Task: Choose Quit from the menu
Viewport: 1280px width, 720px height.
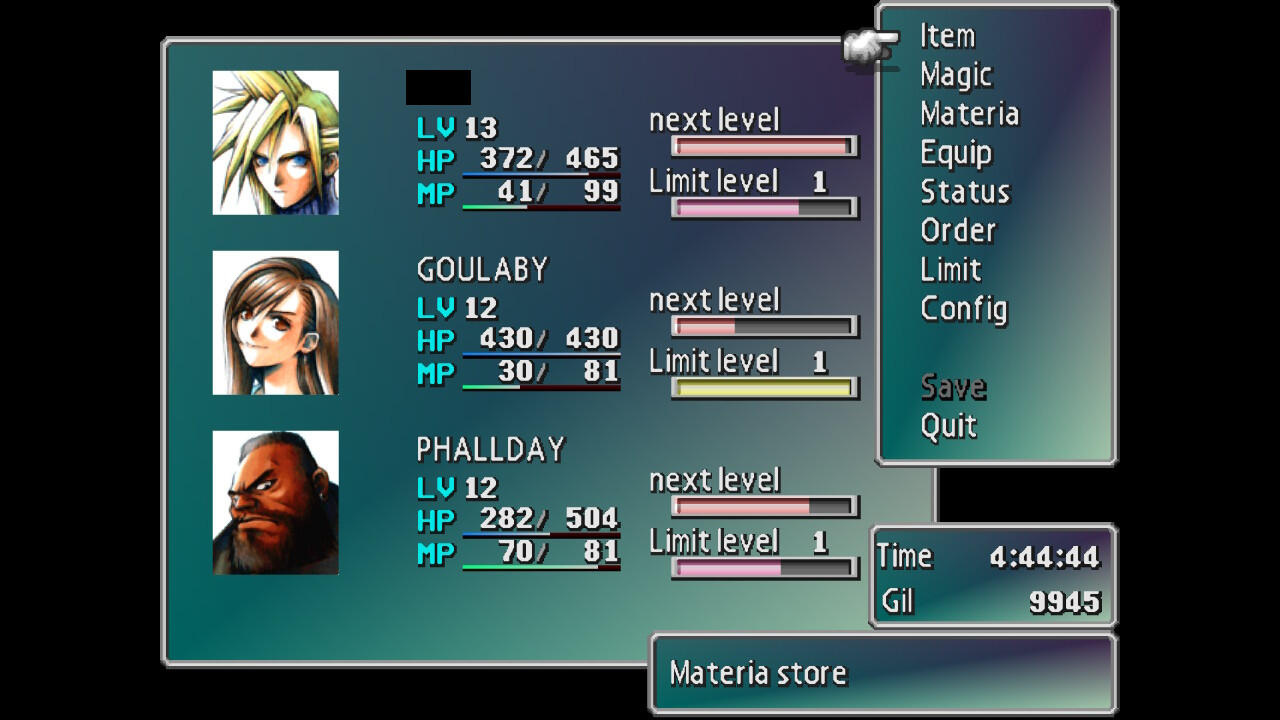Action: [948, 426]
